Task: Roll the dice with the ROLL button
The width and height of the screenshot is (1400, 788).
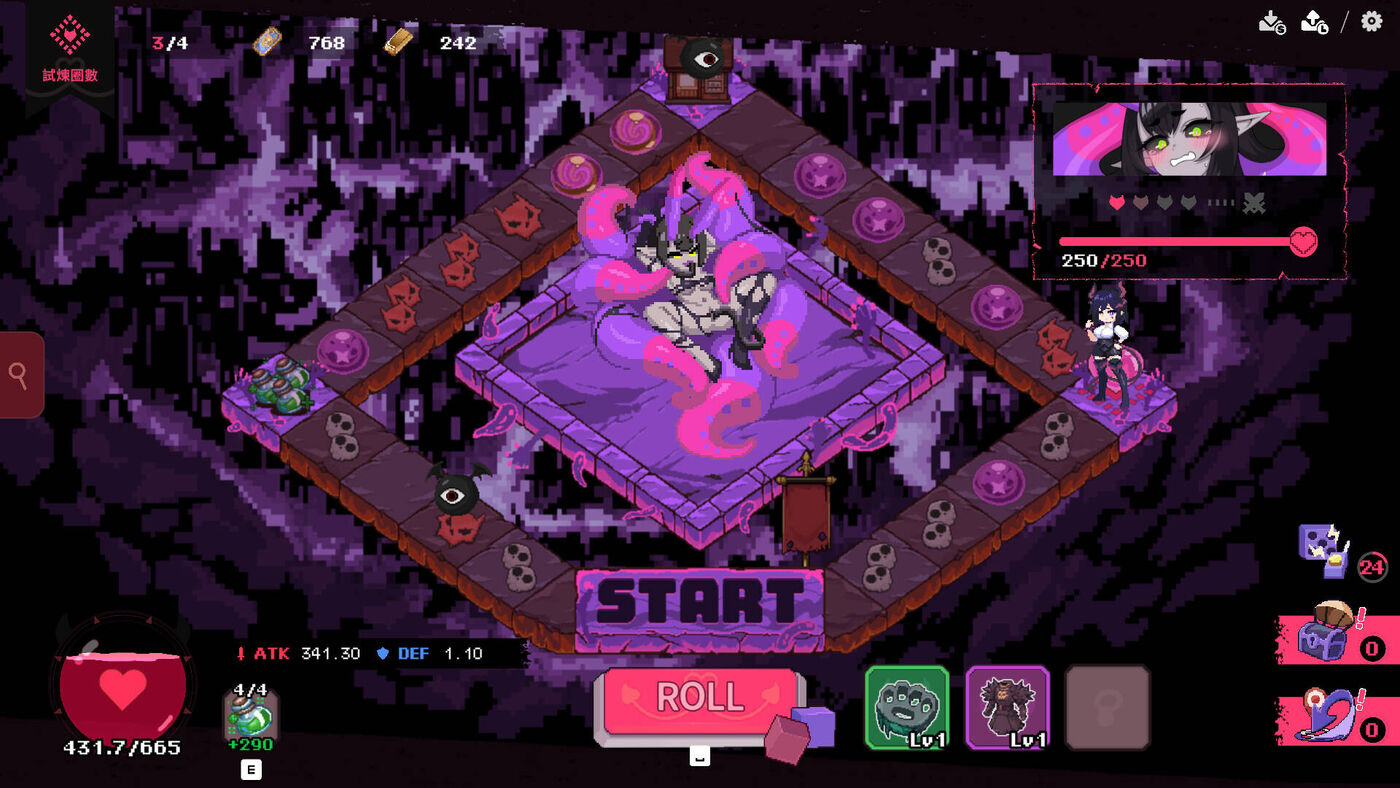Action: coord(700,699)
